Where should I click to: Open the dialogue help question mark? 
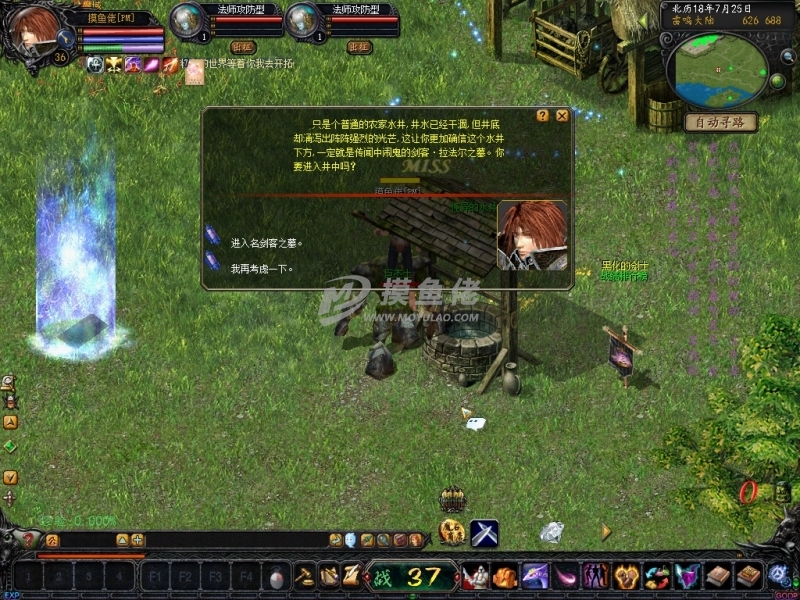tap(543, 115)
